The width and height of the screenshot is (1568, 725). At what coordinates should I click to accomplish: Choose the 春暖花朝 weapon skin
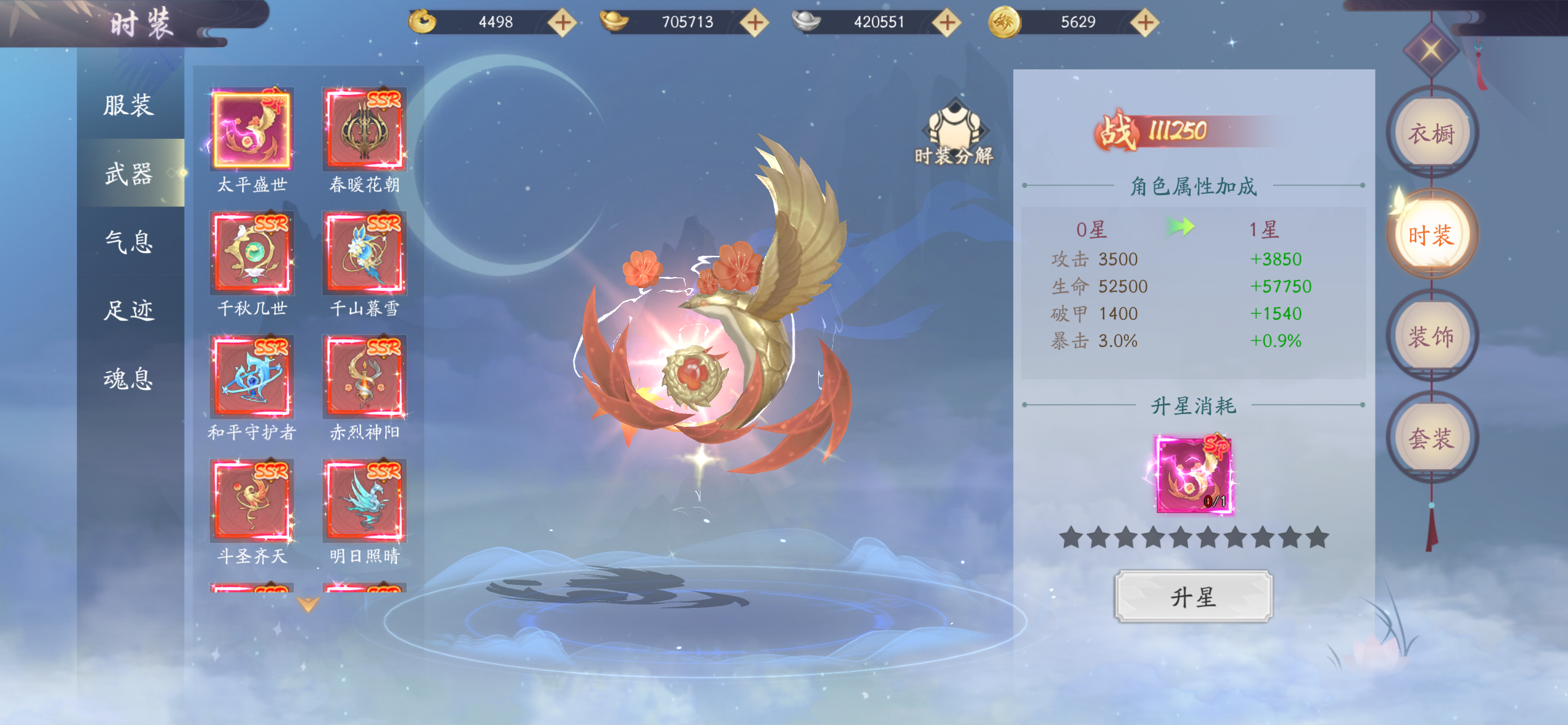[364, 130]
